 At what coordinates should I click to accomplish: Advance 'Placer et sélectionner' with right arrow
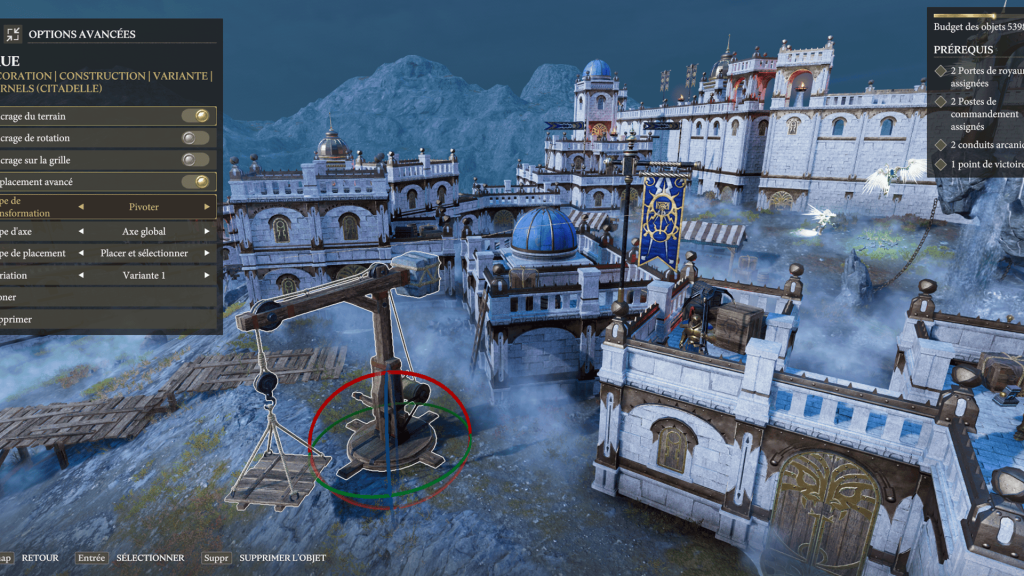pos(207,253)
